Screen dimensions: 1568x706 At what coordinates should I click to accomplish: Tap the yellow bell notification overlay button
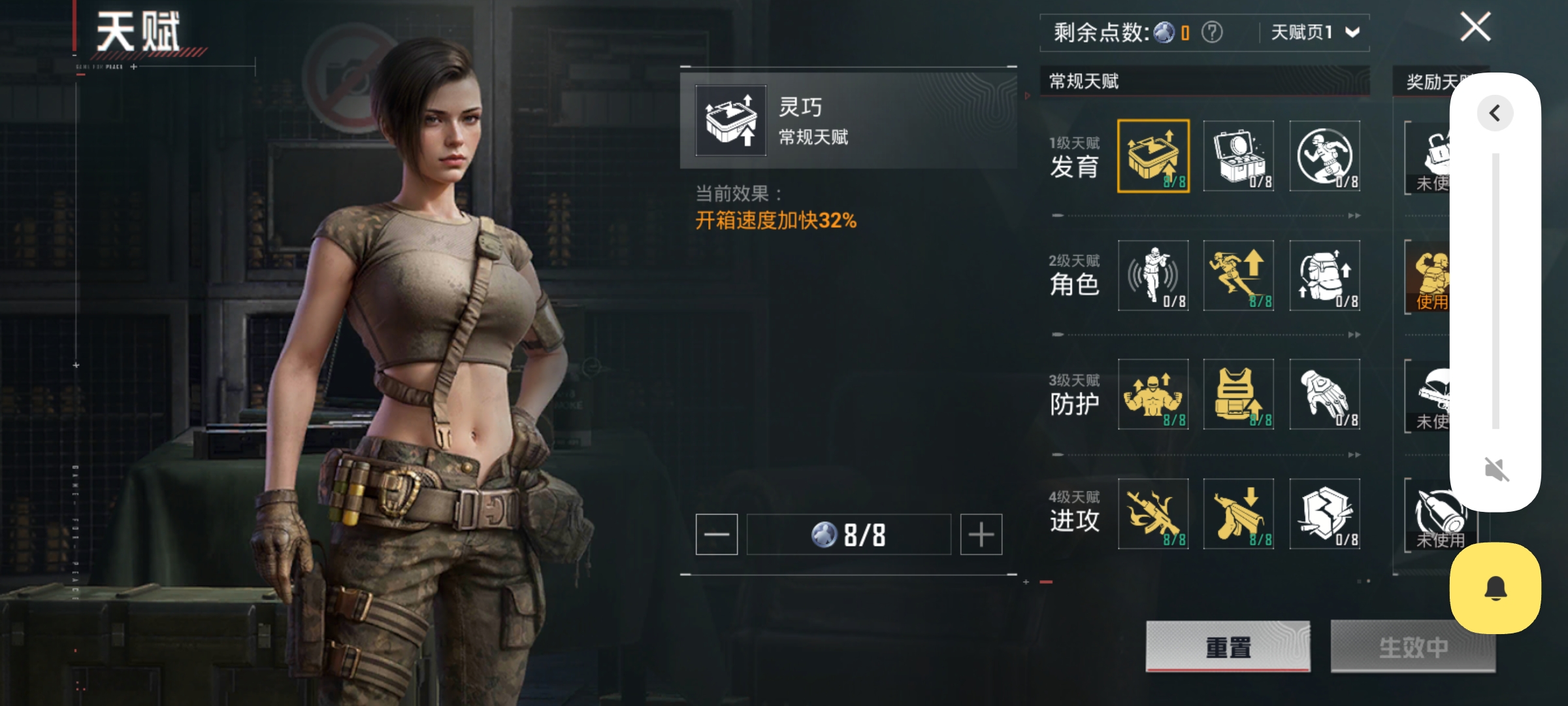[1495, 588]
